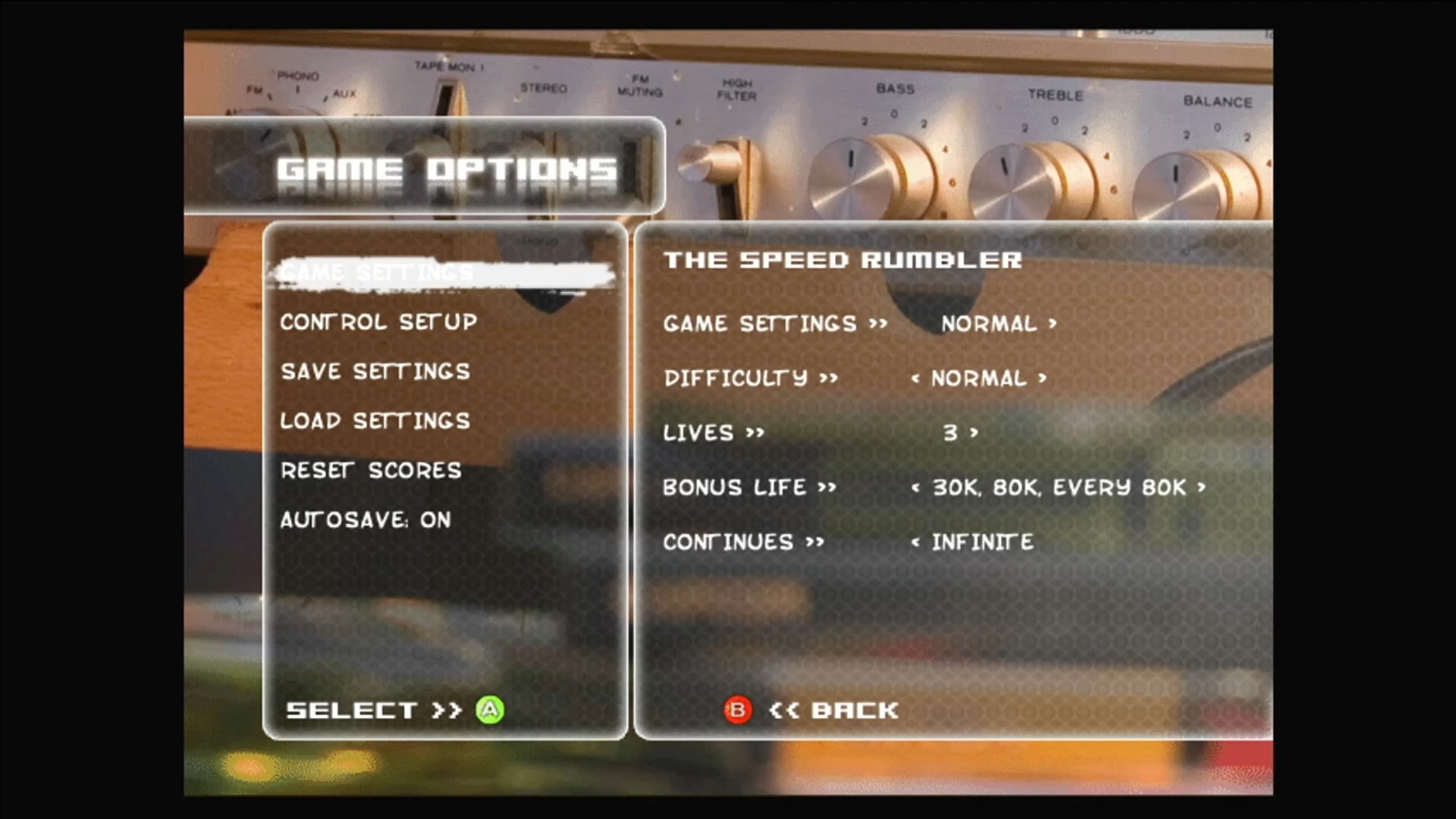Select the Lives row label
The image size is (1456, 819).
698,433
